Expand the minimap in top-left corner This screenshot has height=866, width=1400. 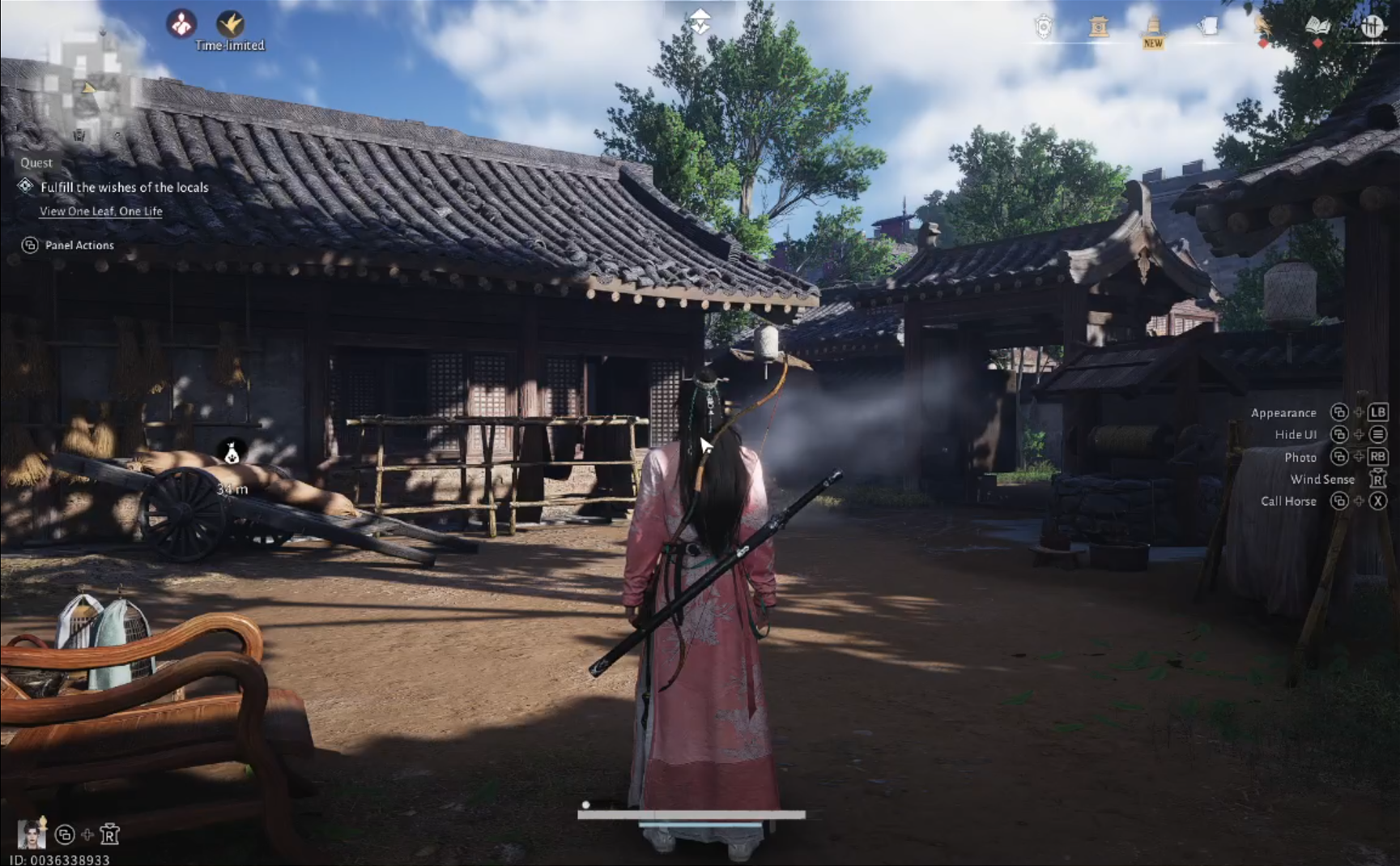pyautogui.click(x=89, y=85)
